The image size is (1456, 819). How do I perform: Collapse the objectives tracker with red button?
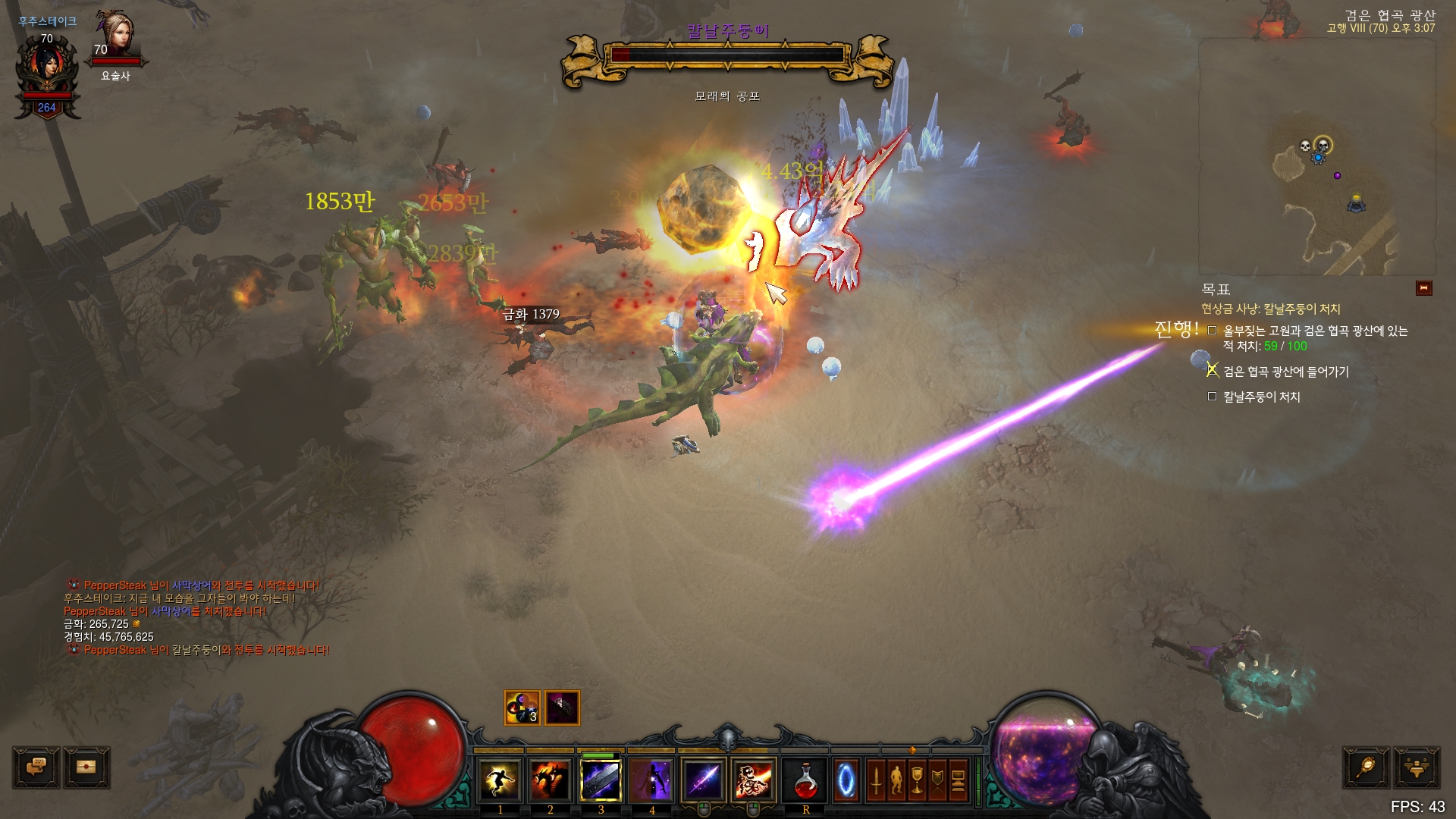pos(1423,288)
